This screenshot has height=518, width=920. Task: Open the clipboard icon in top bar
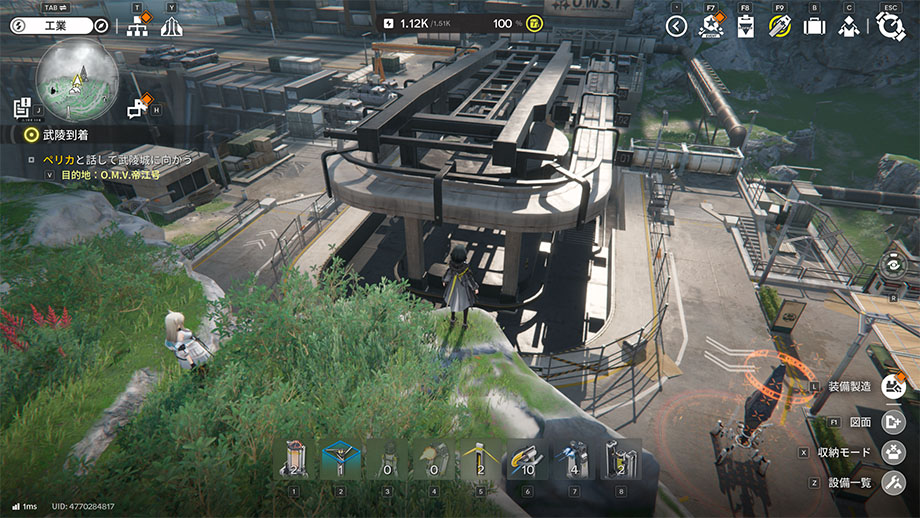point(745,26)
